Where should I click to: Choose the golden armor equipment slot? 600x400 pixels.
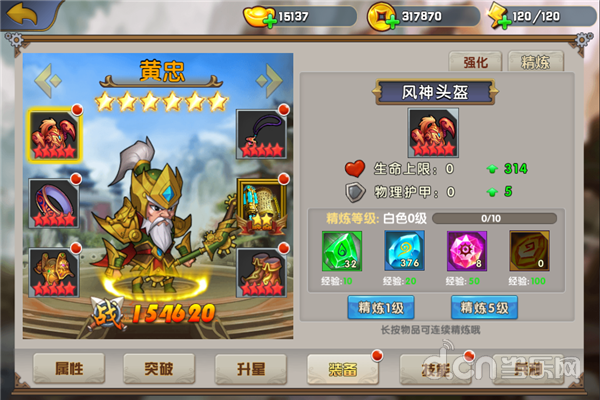pyautogui.click(x=52, y=270)
